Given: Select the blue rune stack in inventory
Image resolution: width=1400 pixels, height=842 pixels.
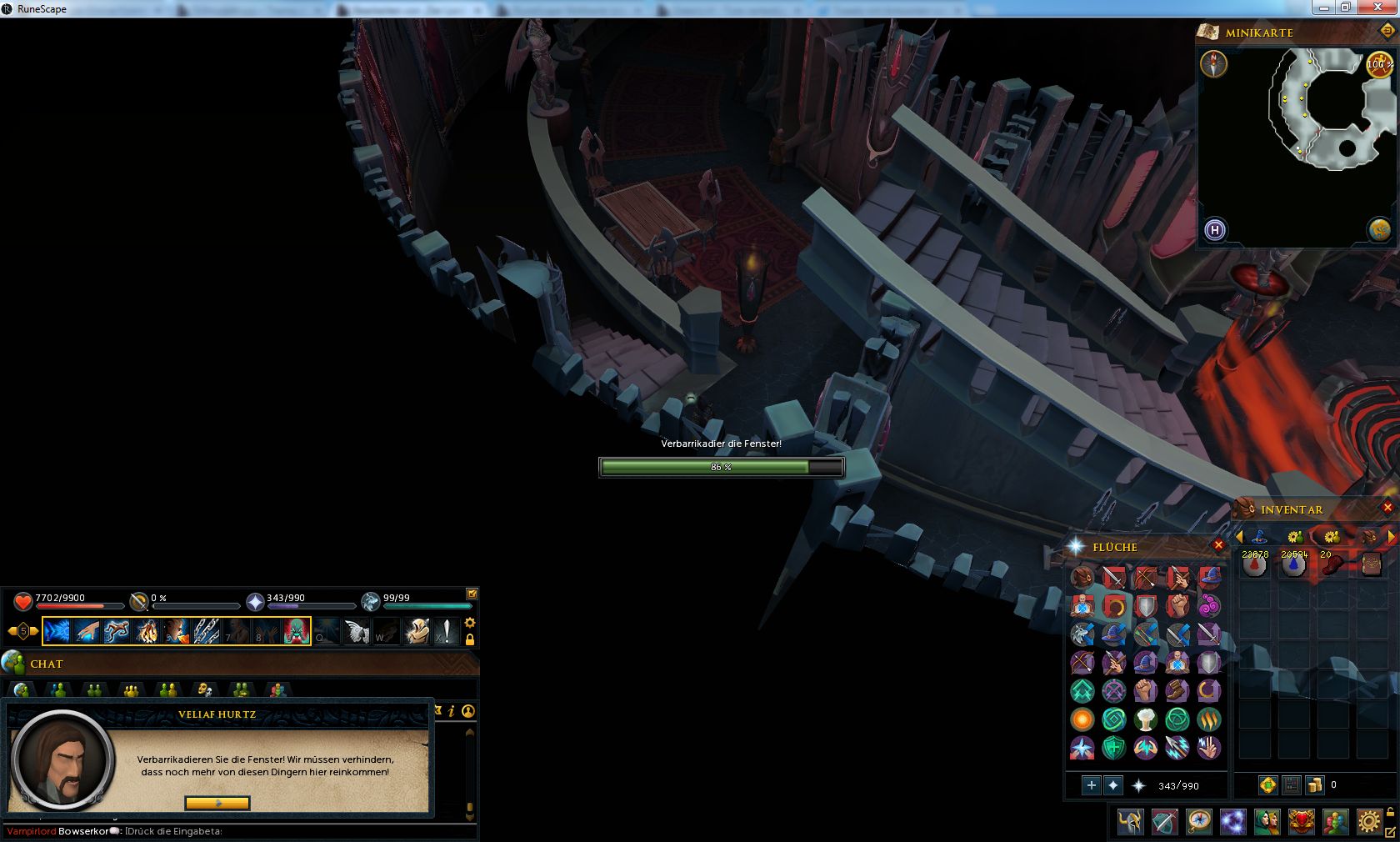Looking at the screenshot, I should point(1292,565).
